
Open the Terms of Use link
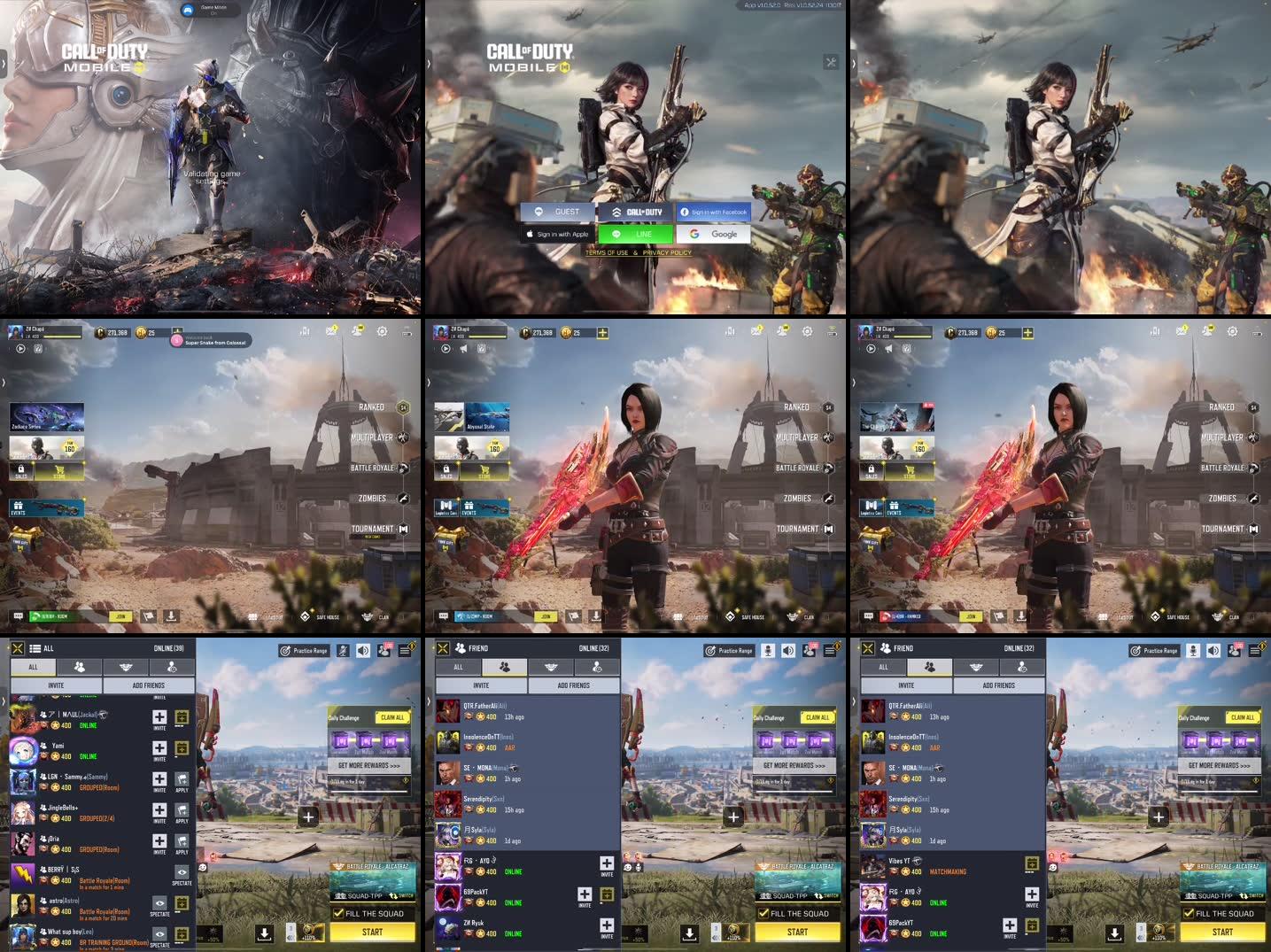(605, 252)
